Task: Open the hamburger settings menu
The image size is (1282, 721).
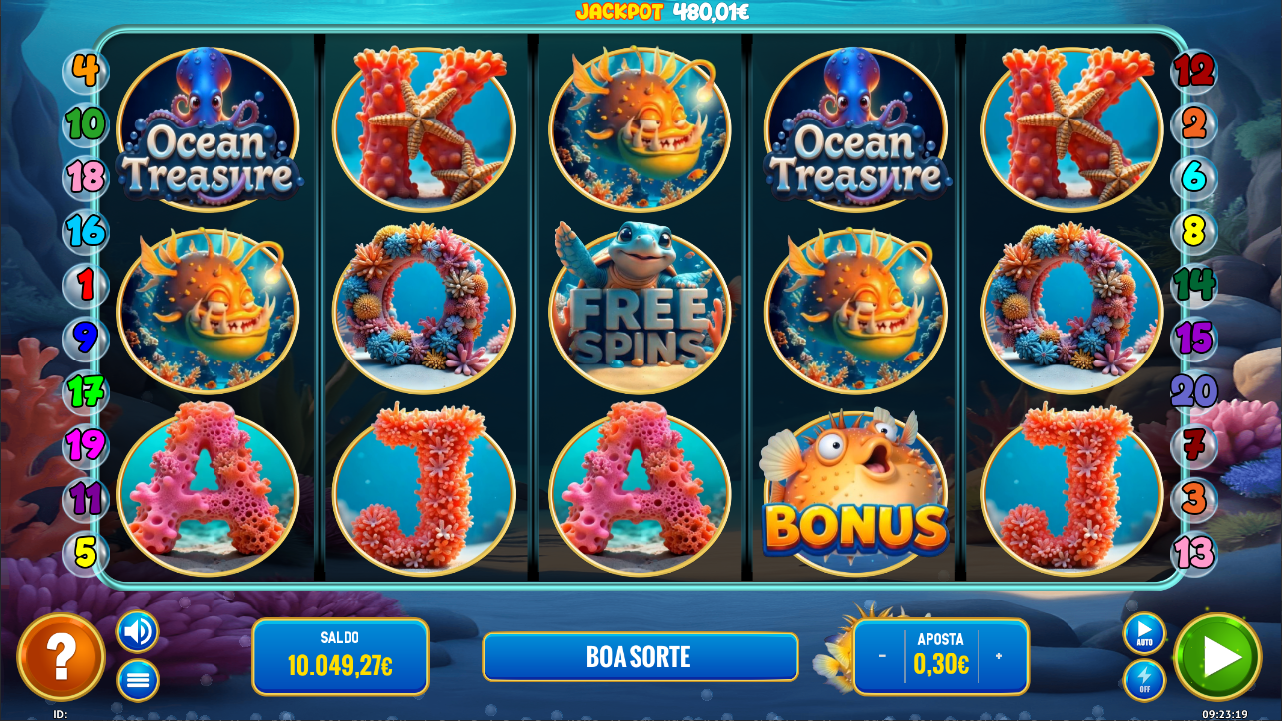Action: coord(137,680)
